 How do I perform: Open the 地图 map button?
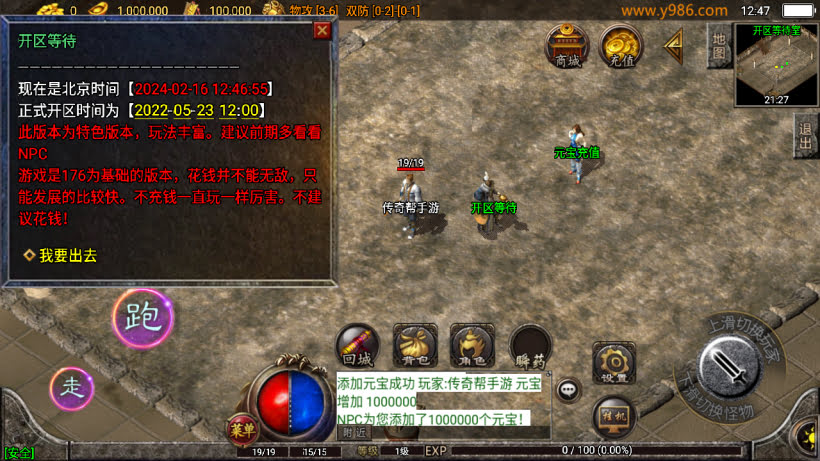(x=718, y=46)
